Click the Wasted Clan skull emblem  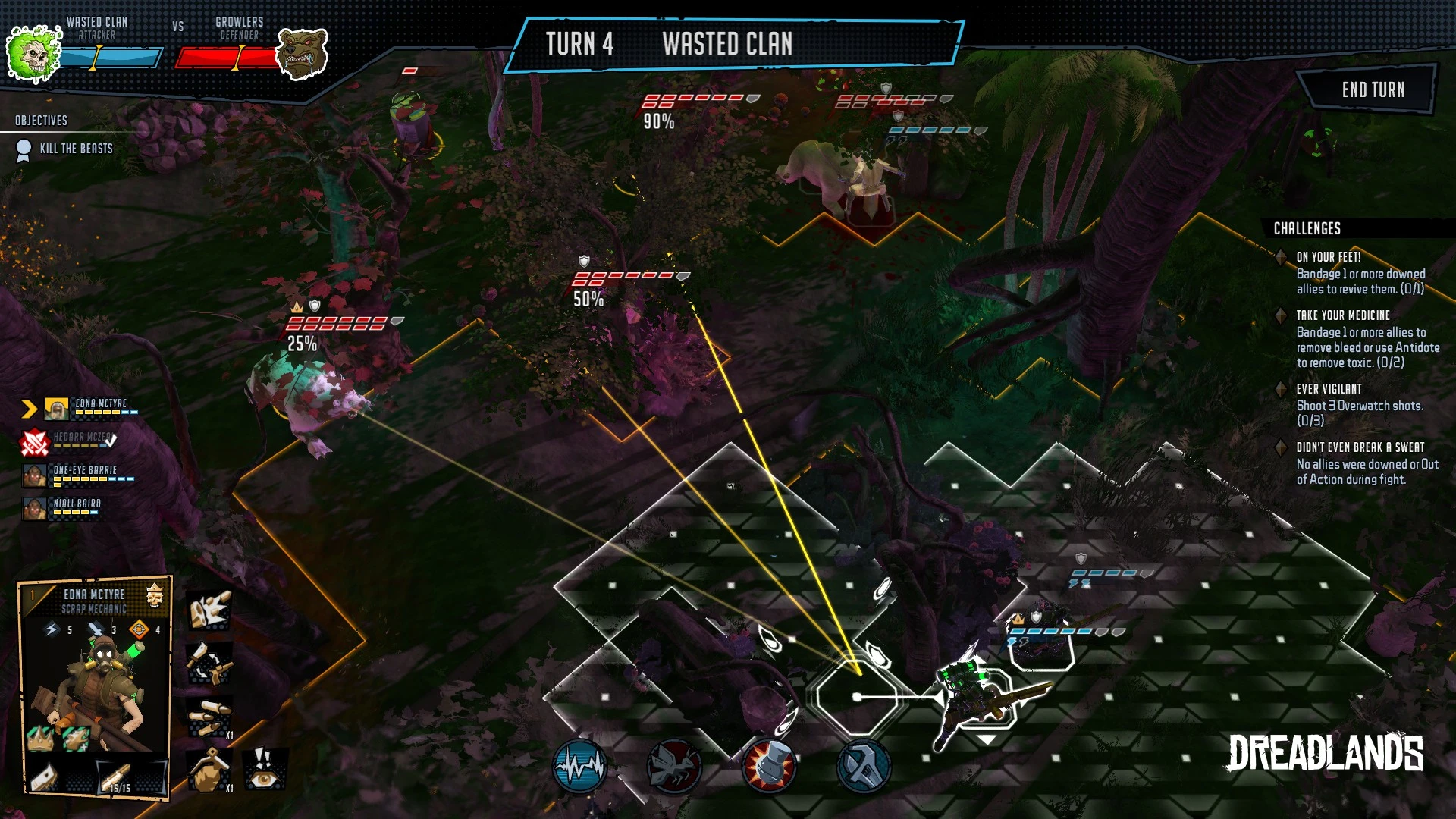point(33,52)
